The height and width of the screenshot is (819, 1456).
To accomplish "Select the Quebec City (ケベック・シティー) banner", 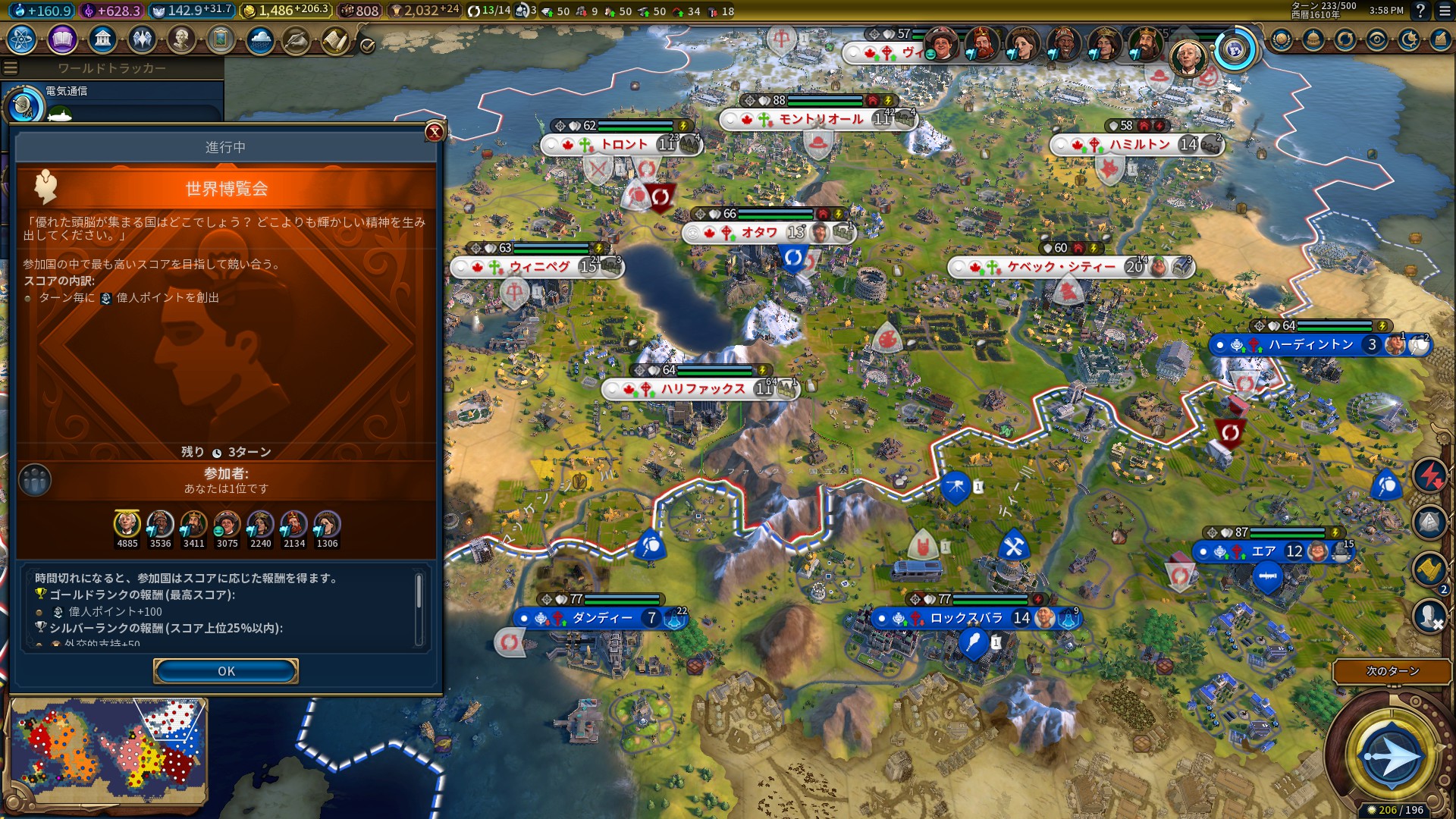I will (1060, 267).
